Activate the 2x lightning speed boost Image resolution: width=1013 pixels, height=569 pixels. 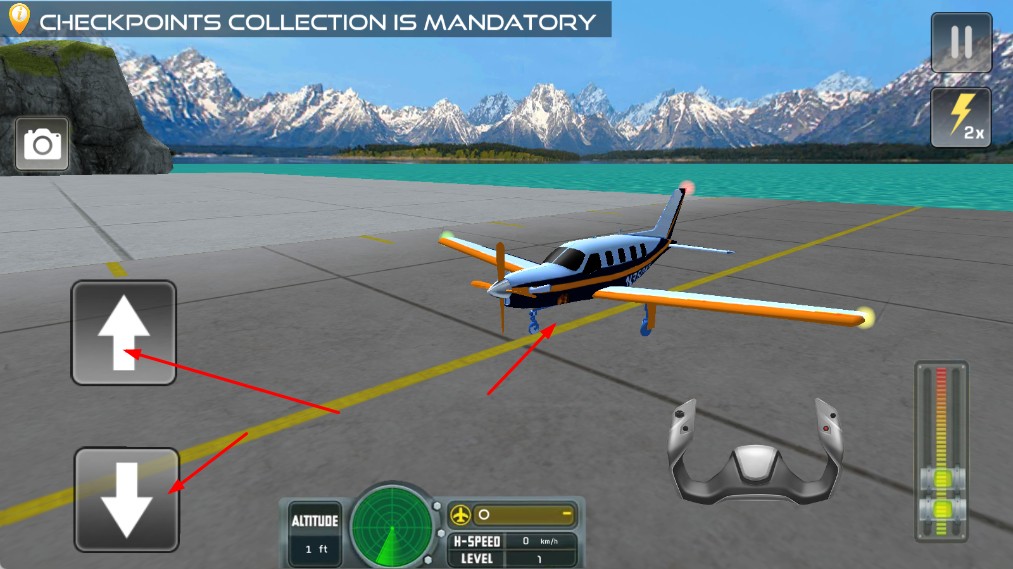(961, 118)
